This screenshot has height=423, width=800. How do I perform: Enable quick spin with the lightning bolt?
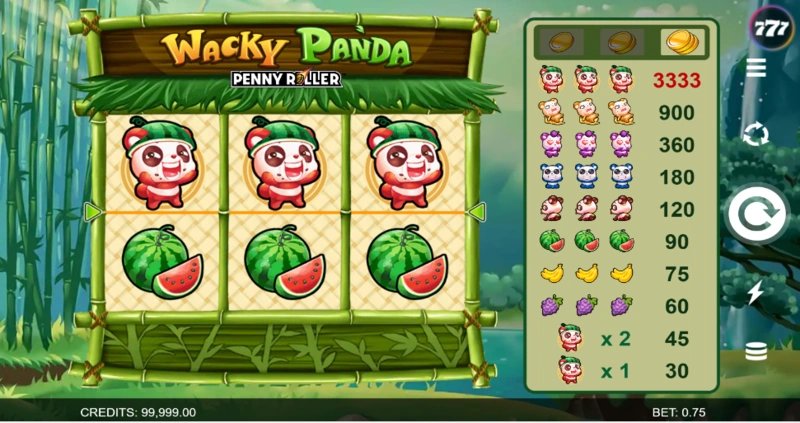tap(757, 291)
